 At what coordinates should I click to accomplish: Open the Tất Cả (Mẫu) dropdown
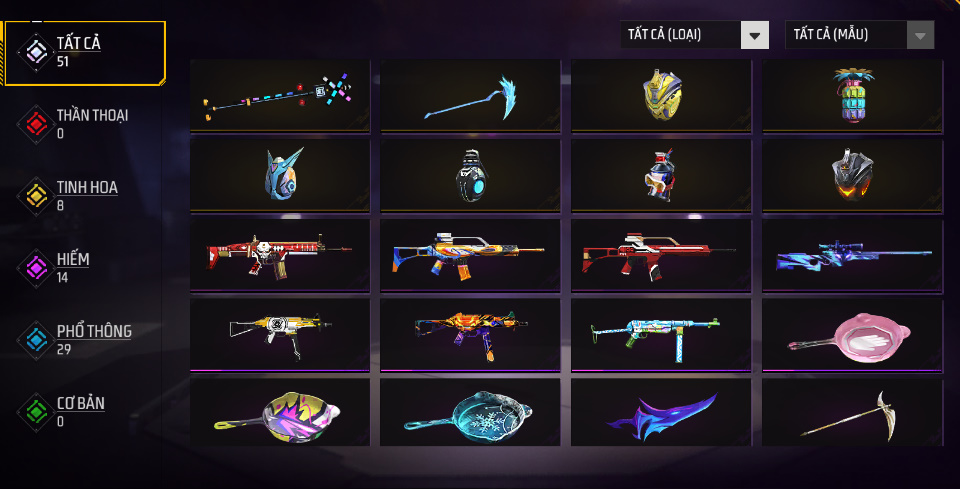point(860,35)
